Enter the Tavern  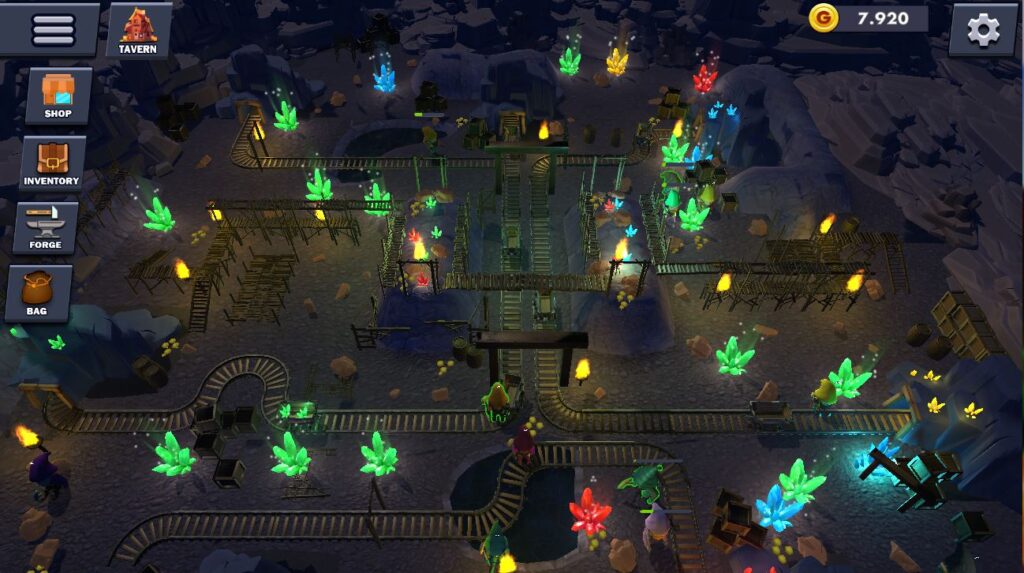click(x=138, y=30)
